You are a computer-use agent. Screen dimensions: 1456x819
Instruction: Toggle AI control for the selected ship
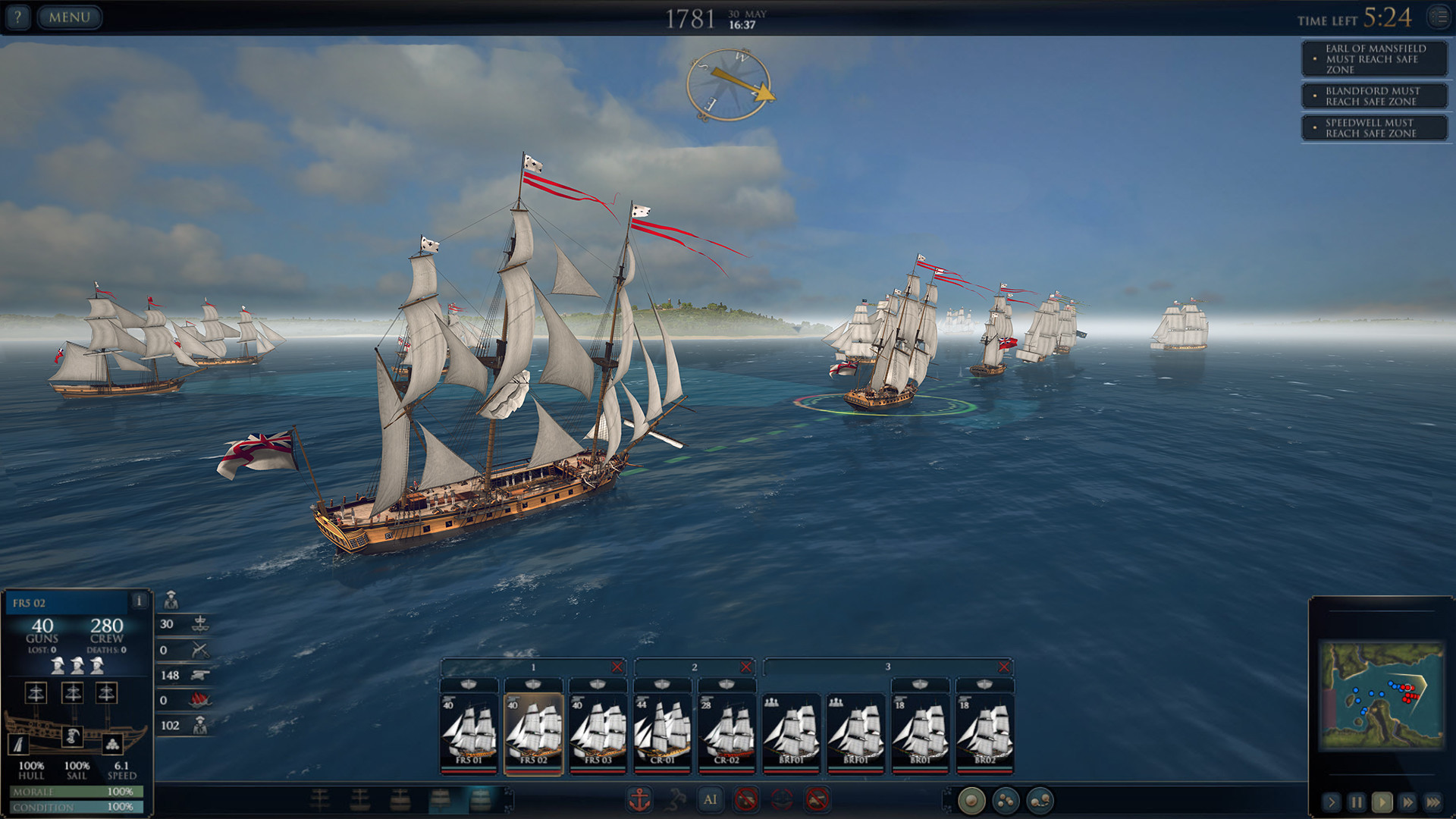pos(711,799)
